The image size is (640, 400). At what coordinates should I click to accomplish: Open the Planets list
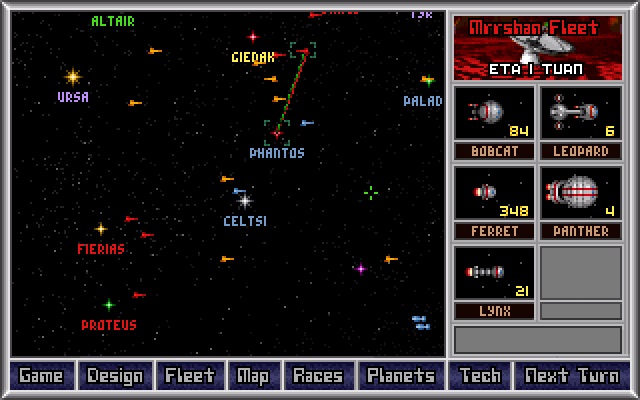400,376
